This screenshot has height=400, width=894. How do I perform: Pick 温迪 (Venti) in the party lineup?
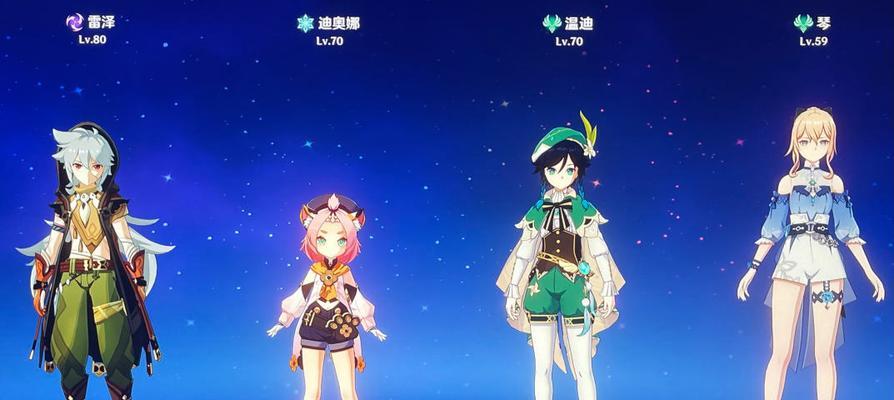pyautogui.click(x=562, y=260)
